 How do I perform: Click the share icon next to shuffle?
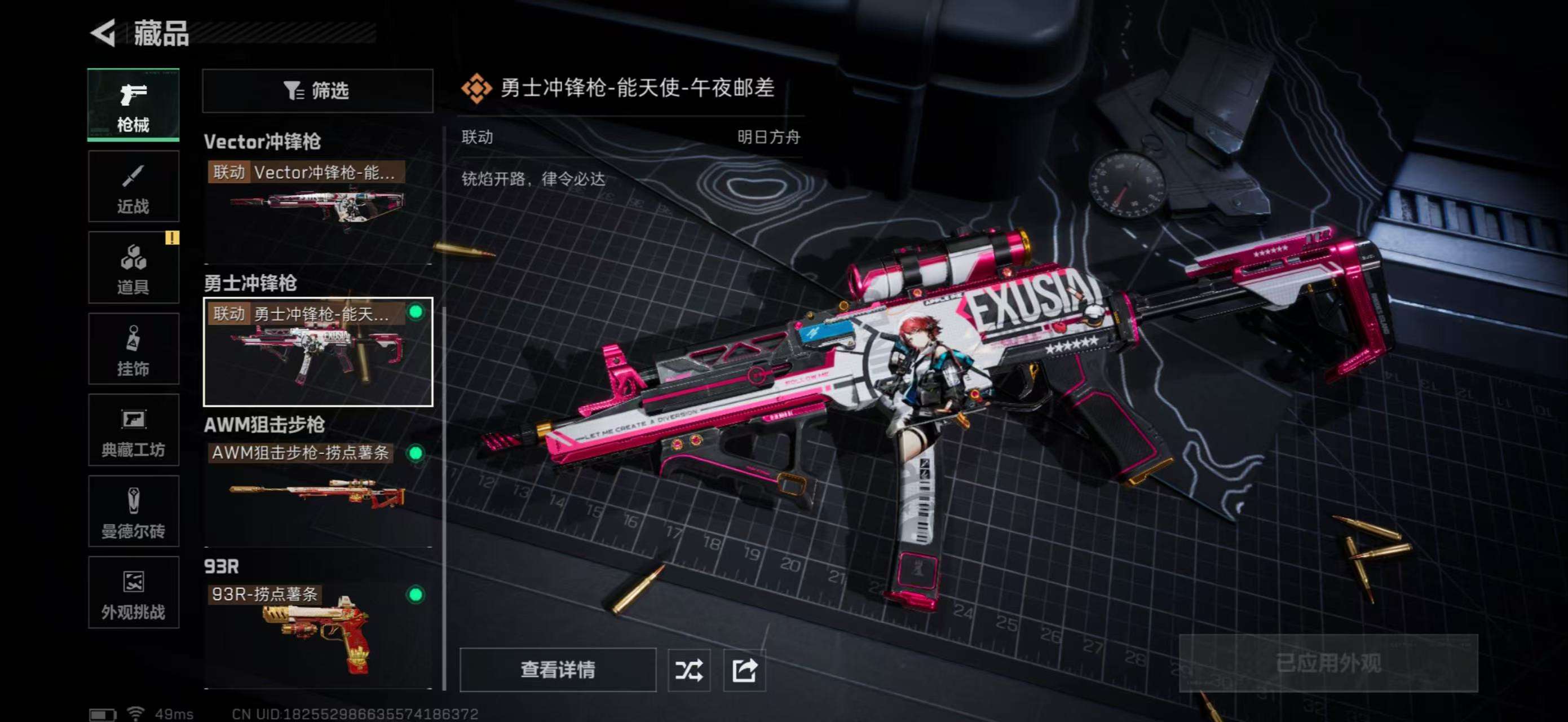744,670
